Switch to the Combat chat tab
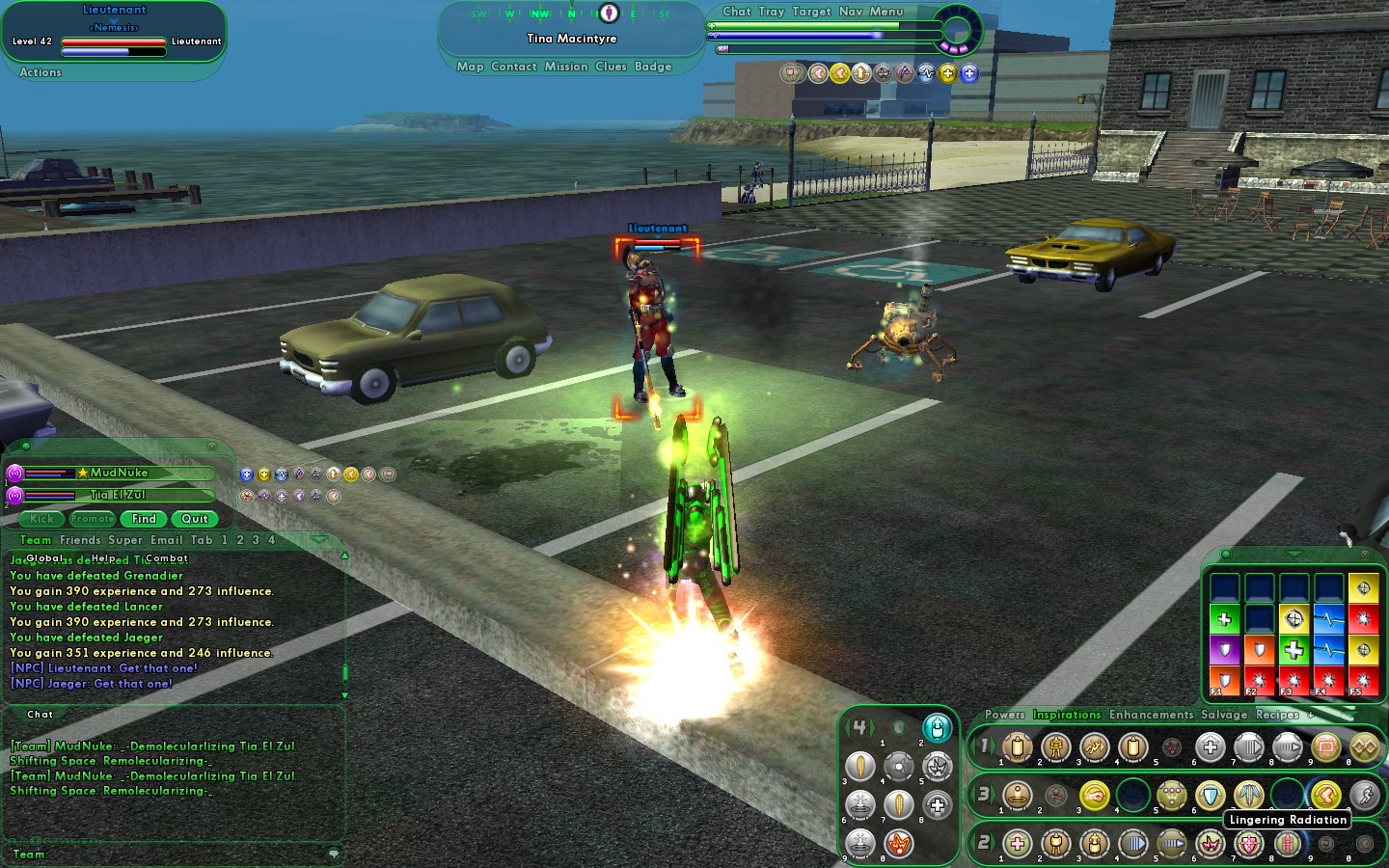The width and height of the screenshot is (1389, 868). (x=167, y=558)
